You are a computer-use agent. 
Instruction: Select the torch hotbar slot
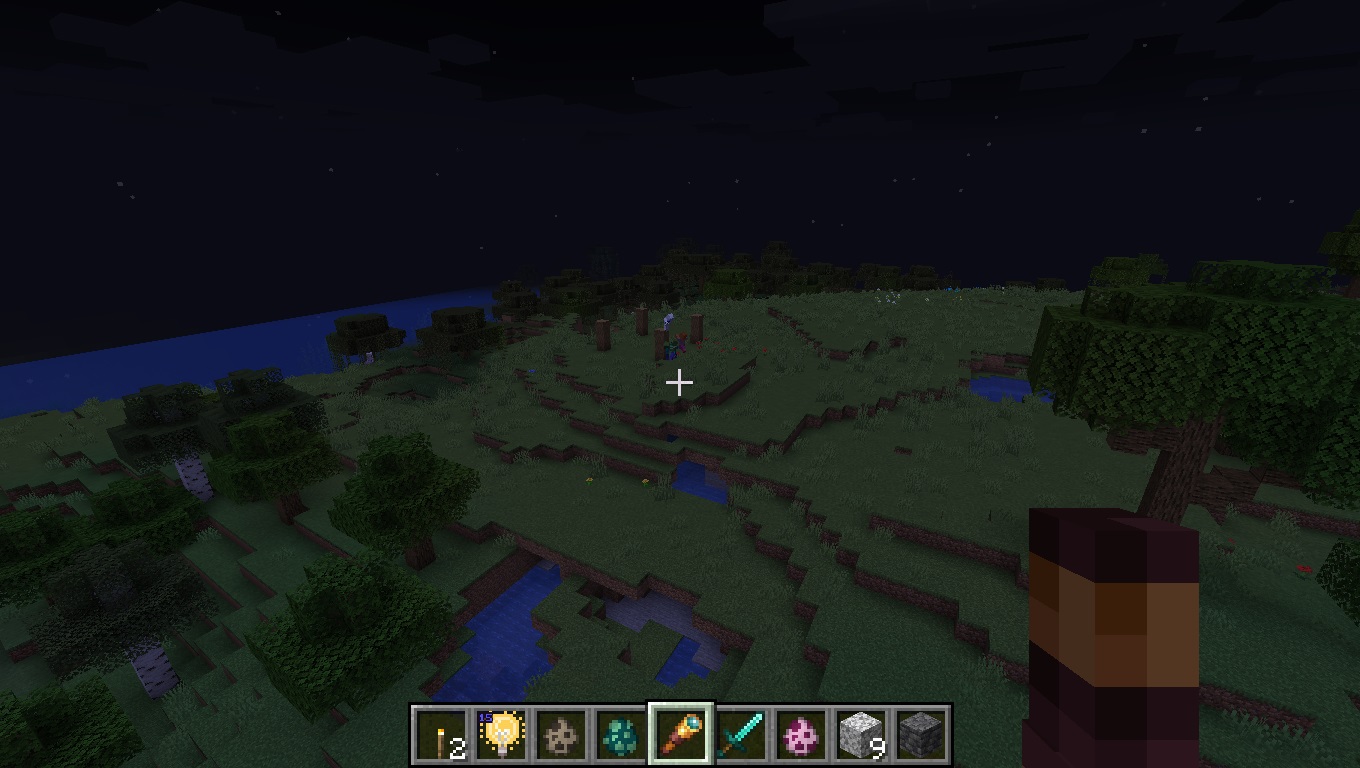click(x=441, y=736)
